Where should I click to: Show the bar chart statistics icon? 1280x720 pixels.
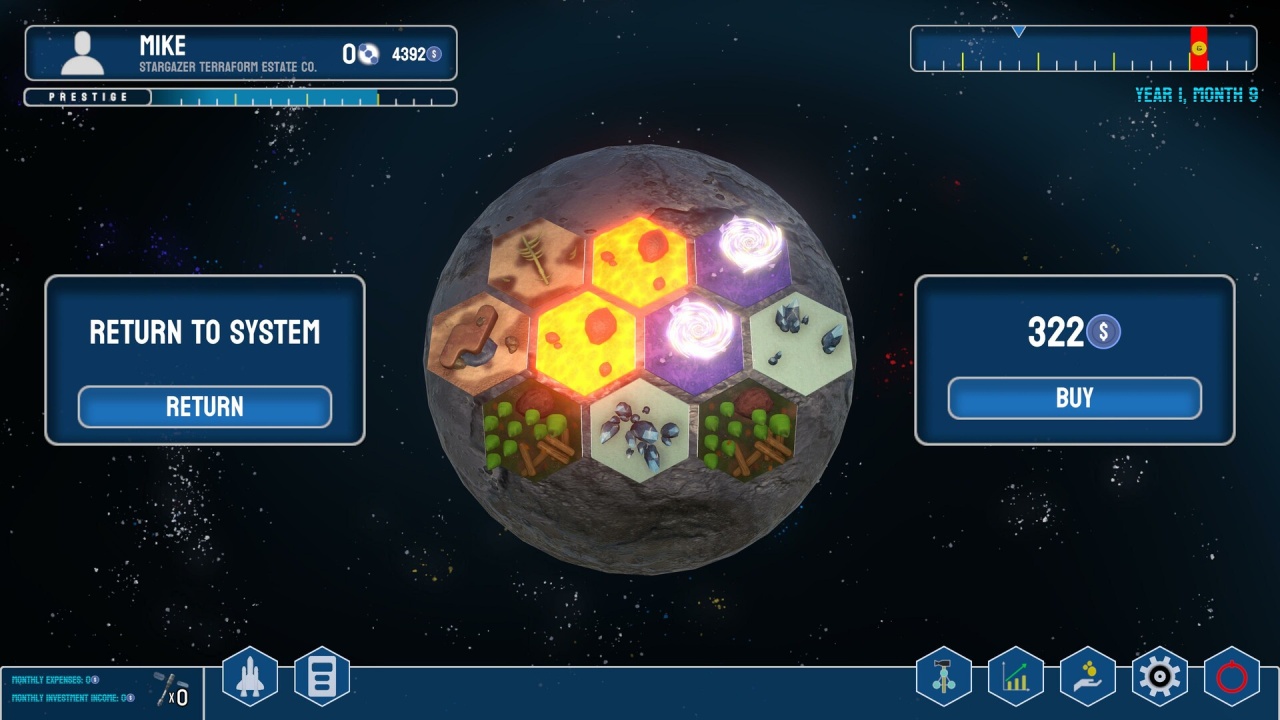(1016, 677)
